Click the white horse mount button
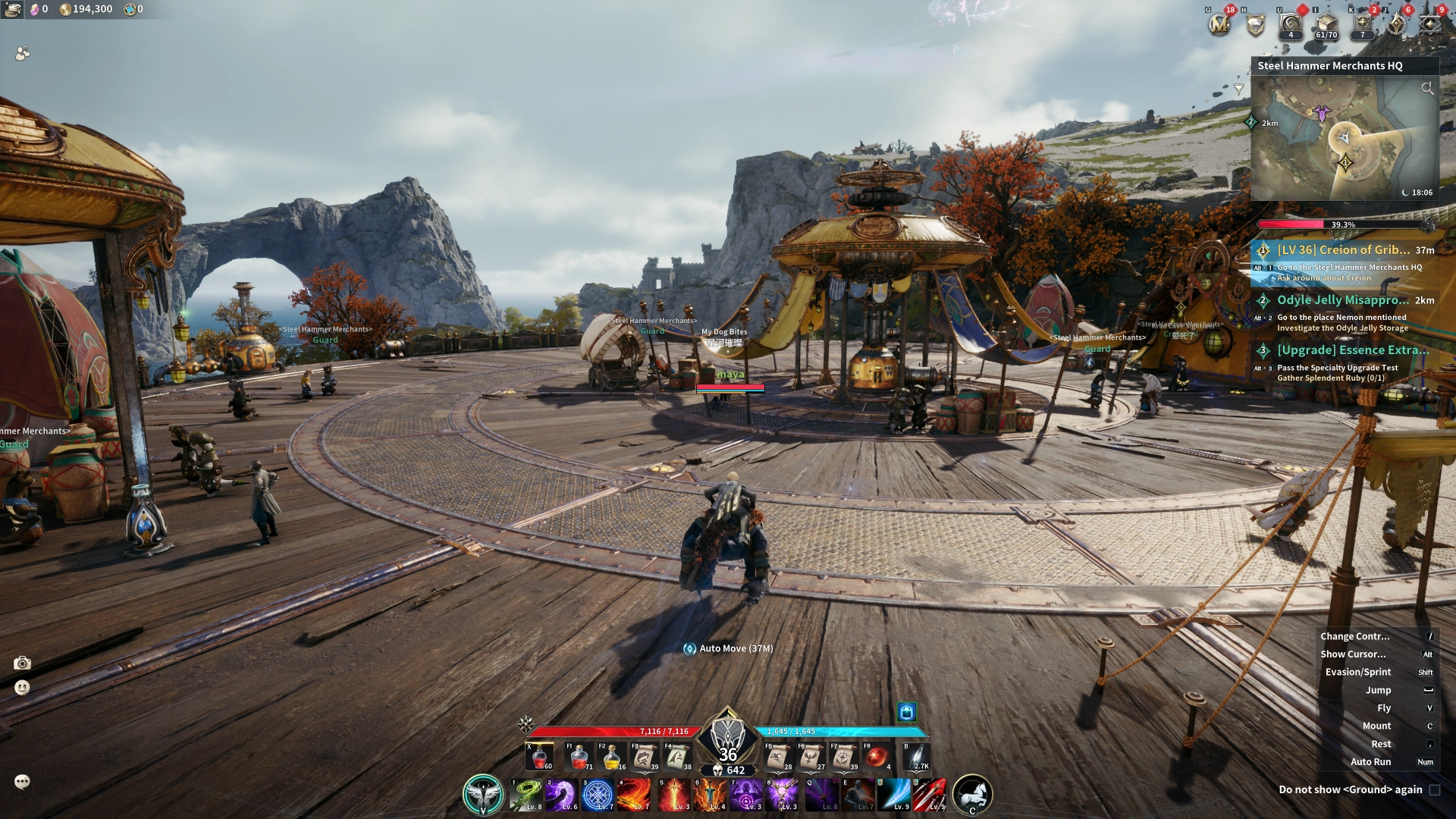1456x819 pixels. click(972, 794)
